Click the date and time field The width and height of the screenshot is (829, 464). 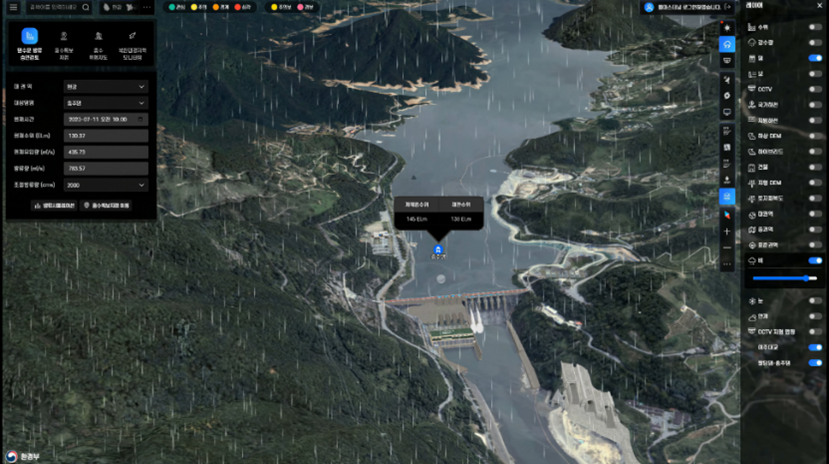point(106,118)
